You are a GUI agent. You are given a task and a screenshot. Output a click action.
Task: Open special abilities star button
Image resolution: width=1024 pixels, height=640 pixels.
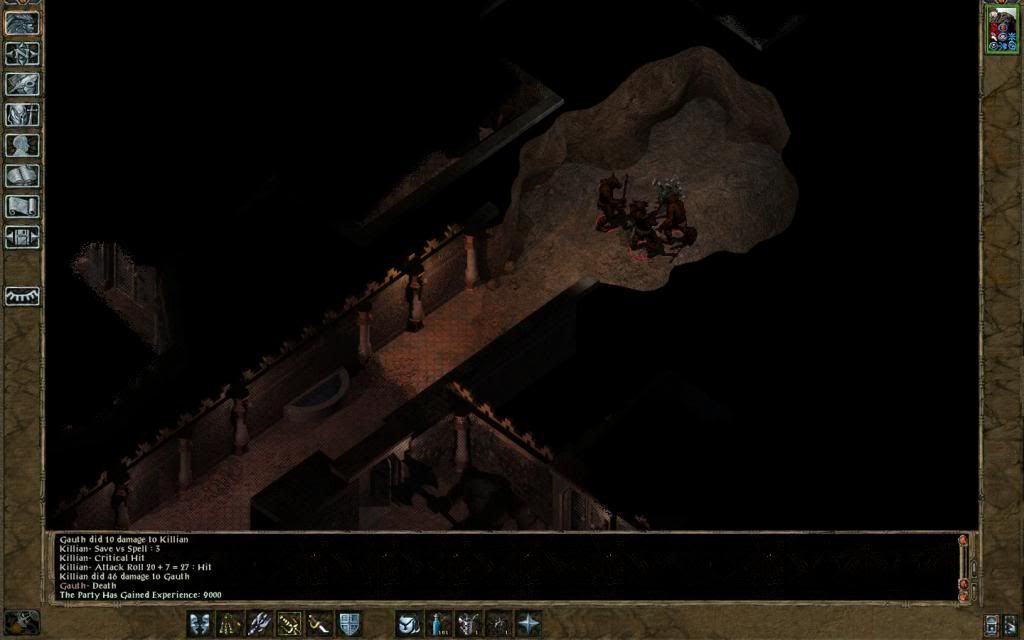528,624
